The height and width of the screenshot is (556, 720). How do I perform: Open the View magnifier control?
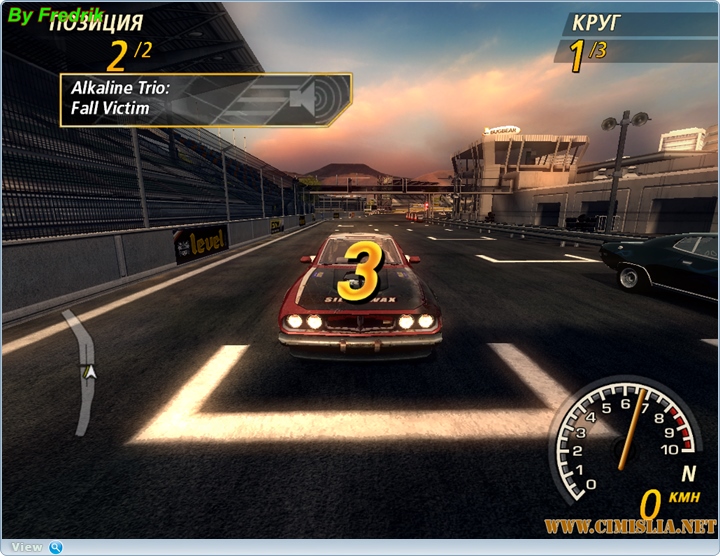(x=56, y=547)
